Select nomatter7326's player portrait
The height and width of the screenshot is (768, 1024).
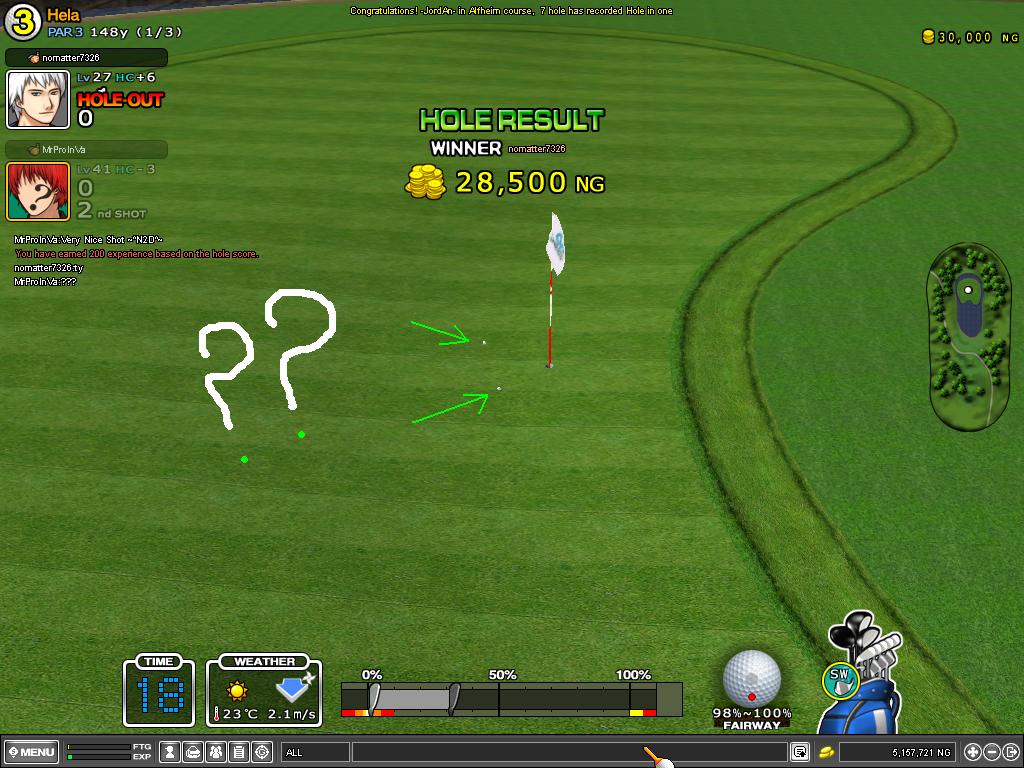pos(38,99)
